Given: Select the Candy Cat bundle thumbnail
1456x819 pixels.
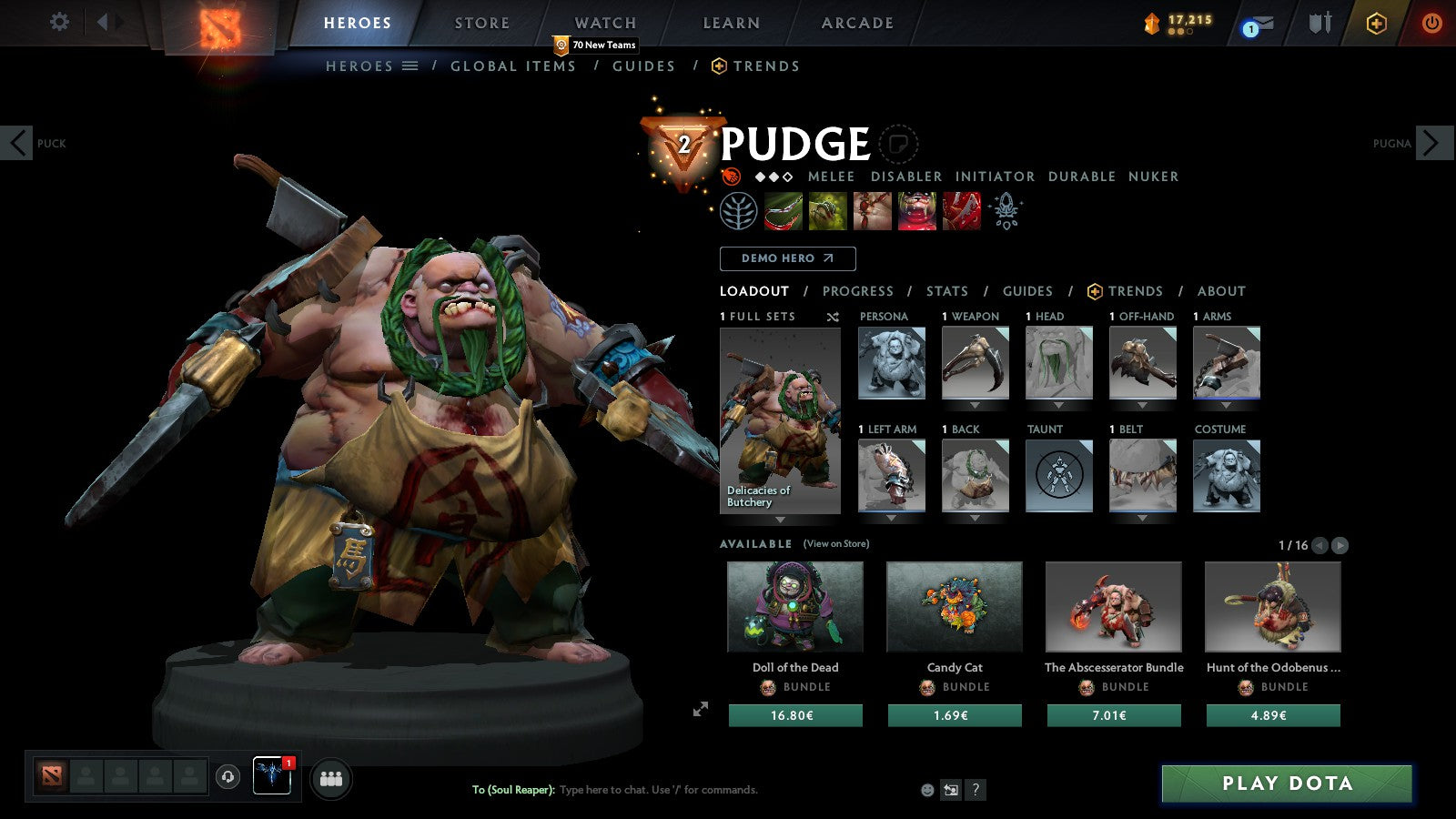Looking at the screenshot, I should point(954,607).
